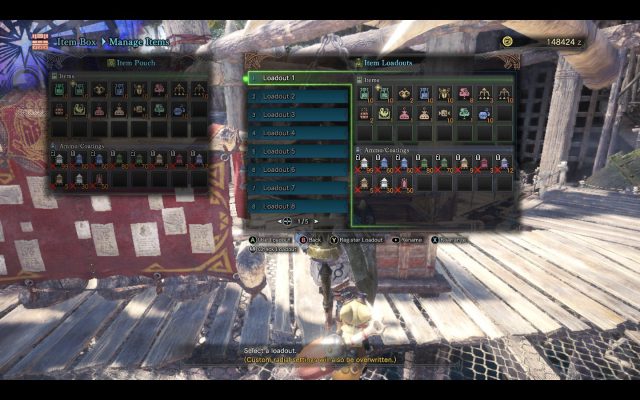This screenshot has width=640, height=400.
Task: Choose Loadout 2 entry
Action: click(x=297, y=96)
